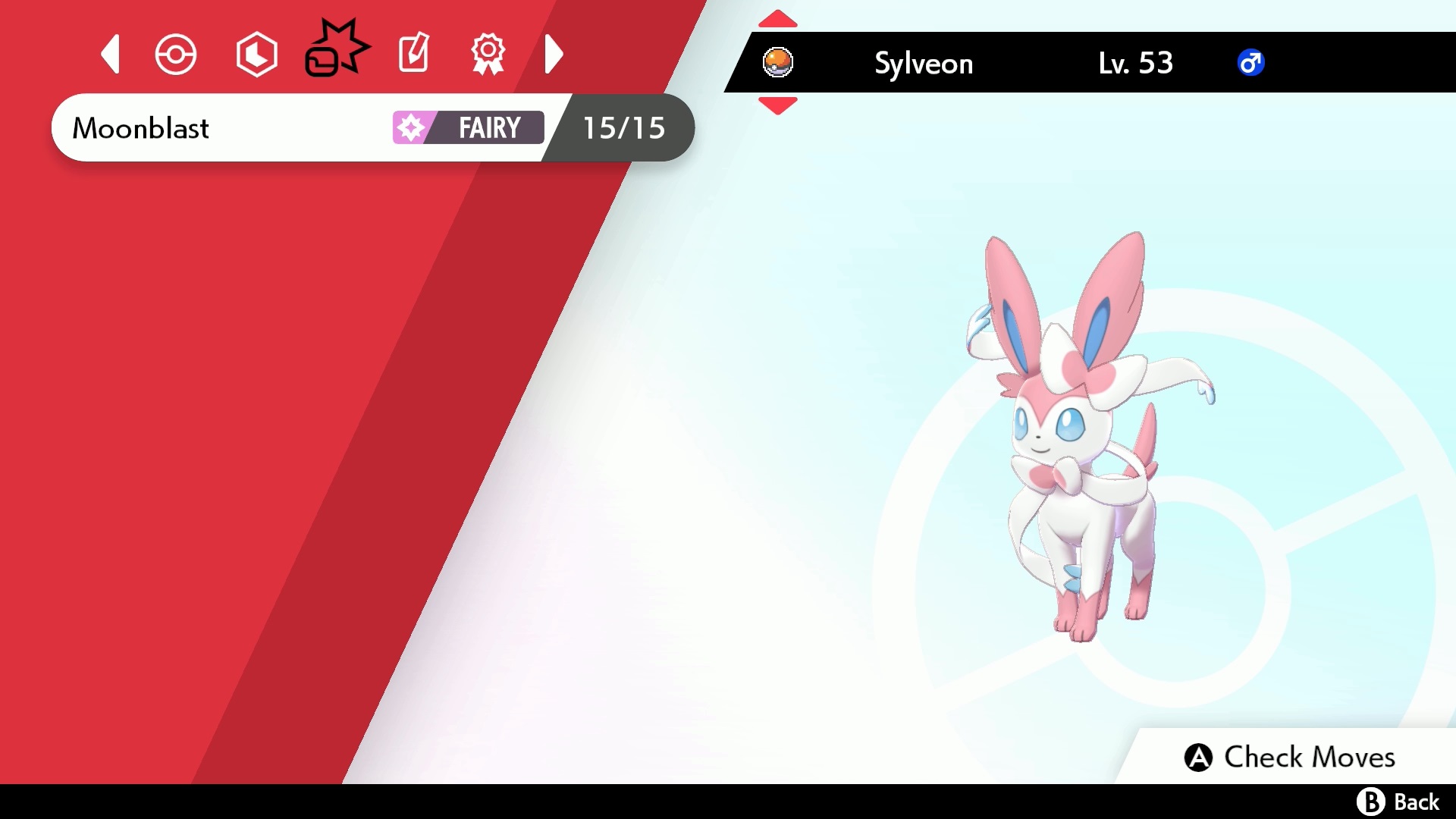
Task: Click the right-pointing page navigation arrow
Action: pyautogui.click(x=554, y=54)
